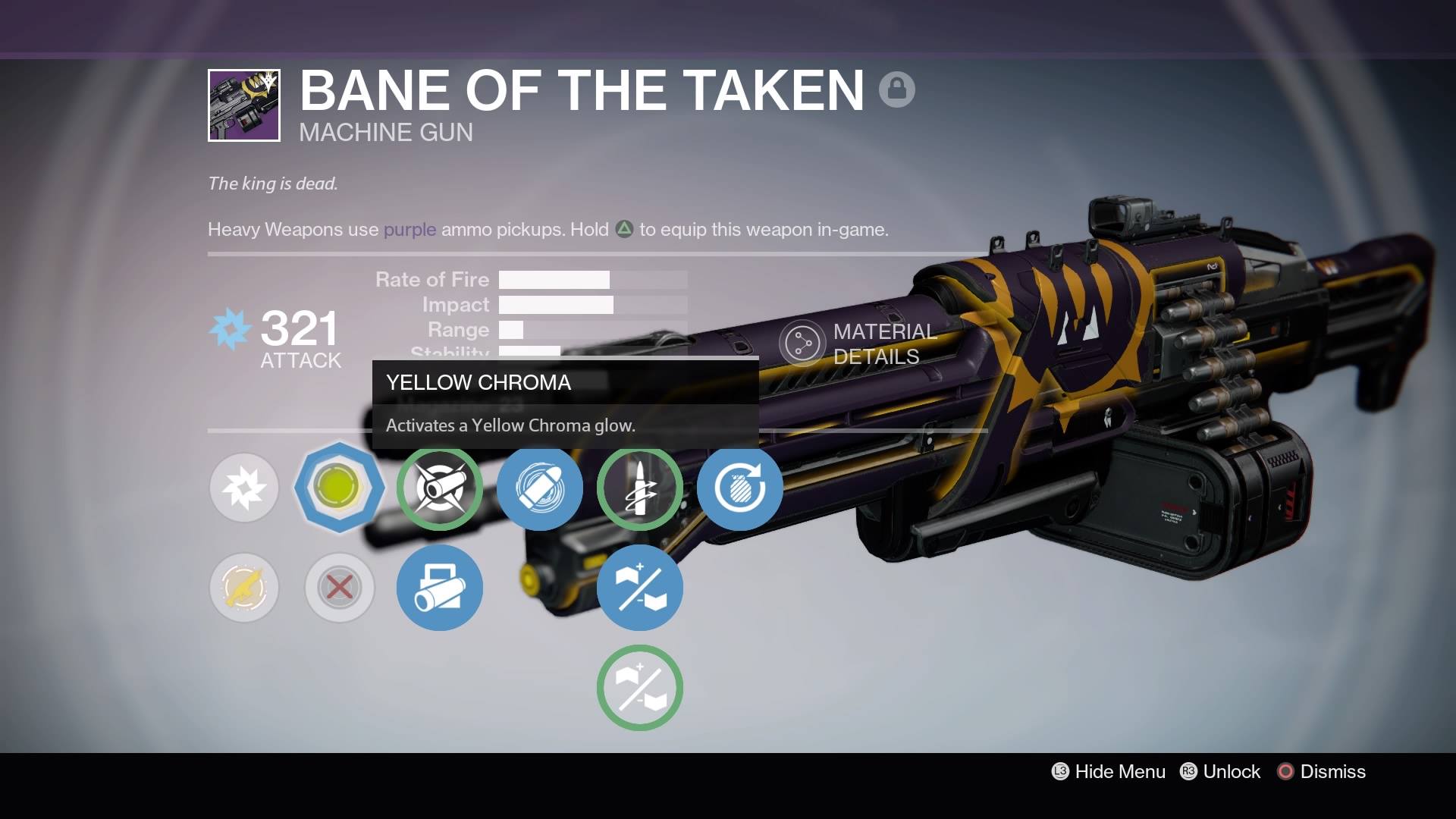Open the Kinetic damage starburst node
Viewport: 1456px width, 819px height.
(244, 488)
